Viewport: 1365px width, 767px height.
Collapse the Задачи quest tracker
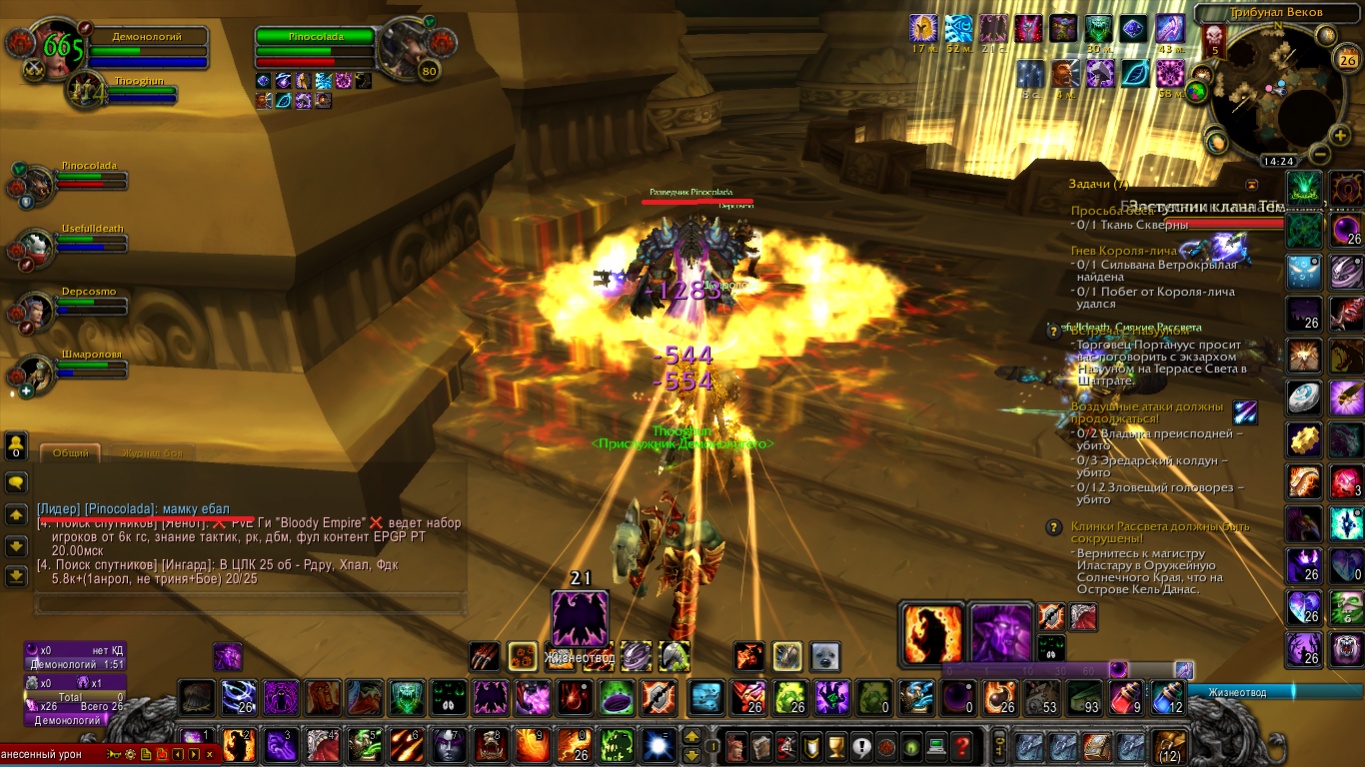(1251, 185)
